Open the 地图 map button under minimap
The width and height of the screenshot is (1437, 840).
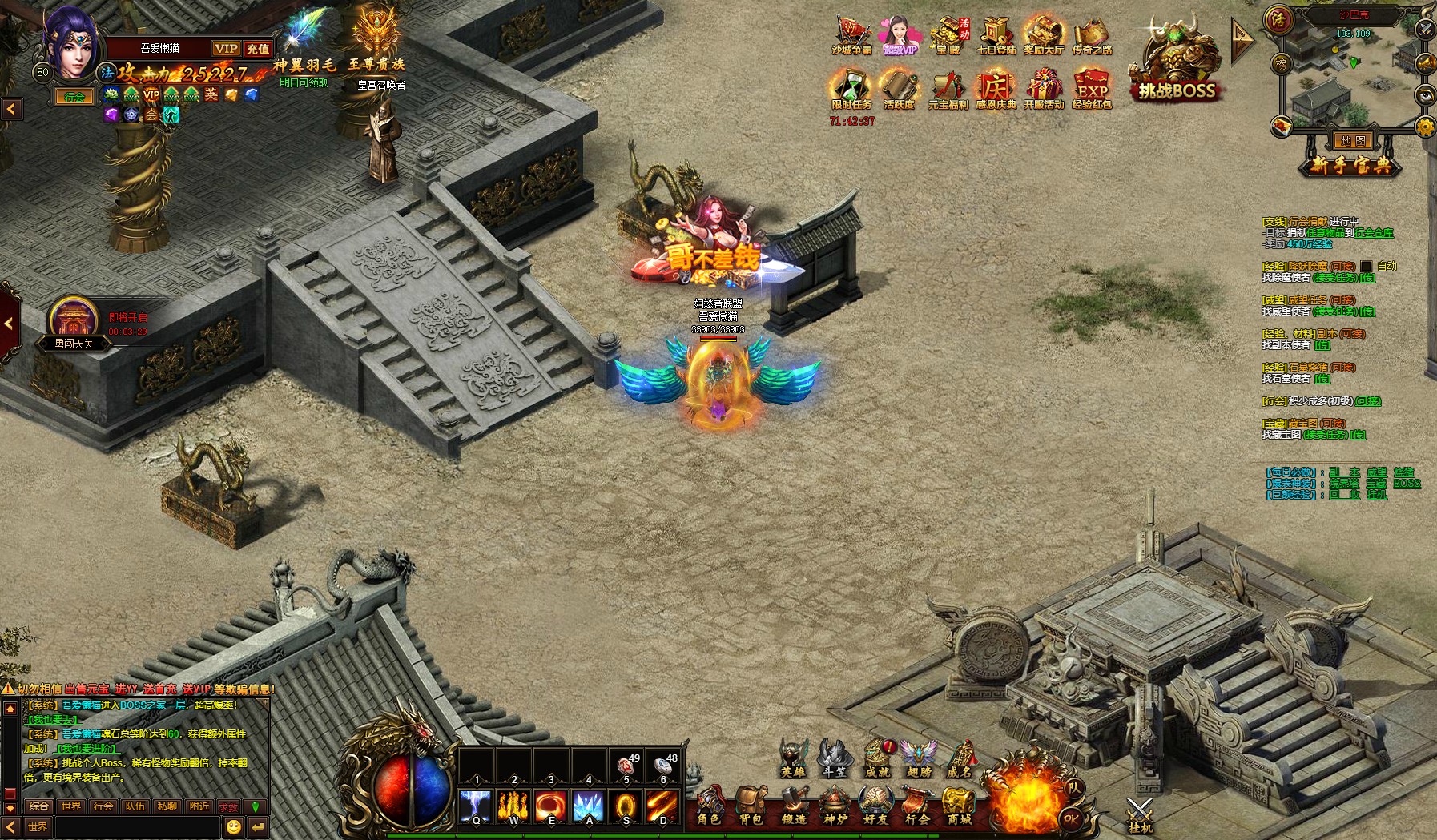click(x=1353, y=141)
